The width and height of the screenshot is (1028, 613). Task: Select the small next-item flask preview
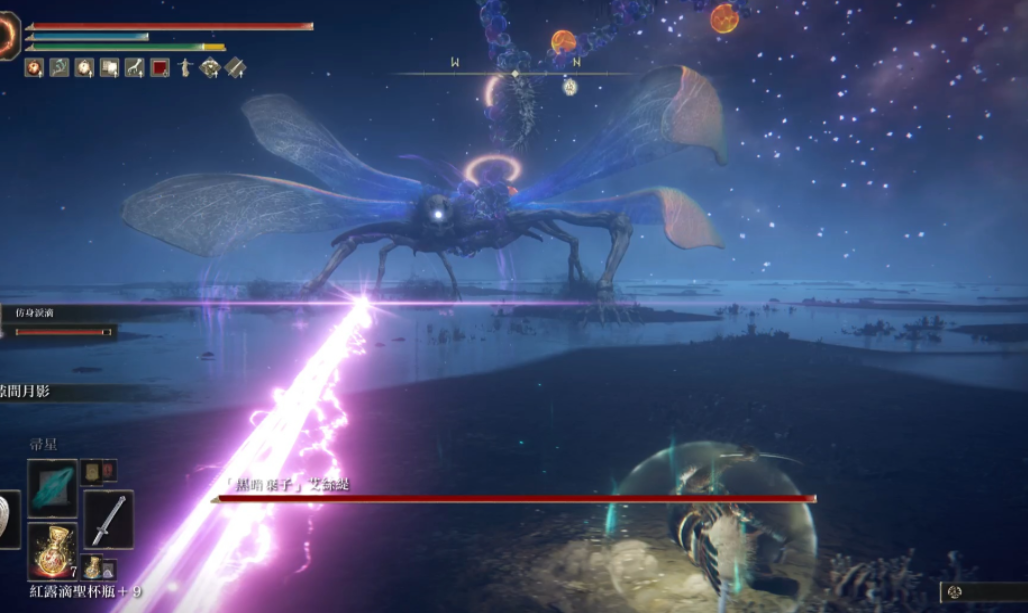[93, 568]
